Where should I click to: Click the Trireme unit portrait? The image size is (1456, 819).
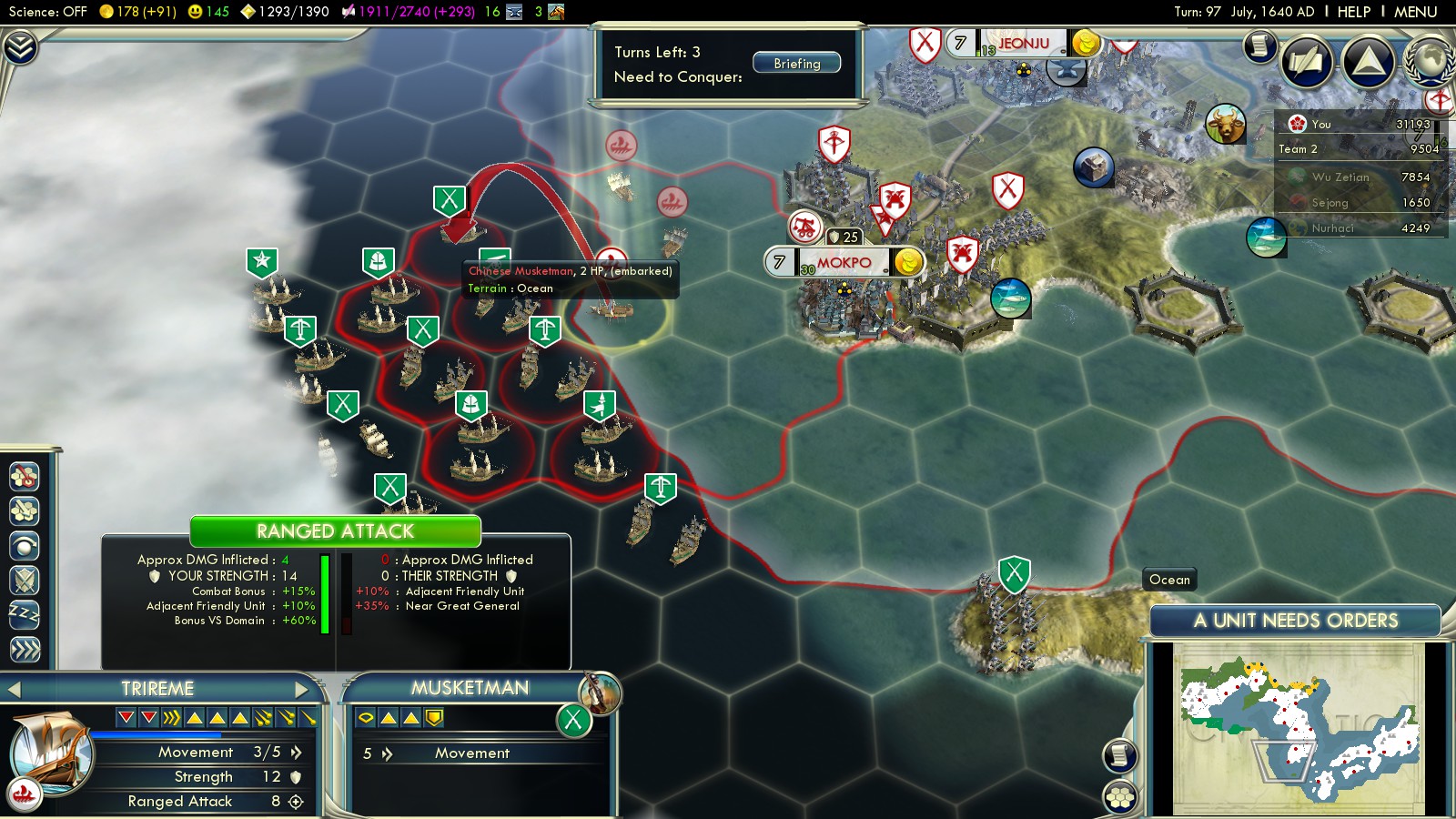click(50, 753)
